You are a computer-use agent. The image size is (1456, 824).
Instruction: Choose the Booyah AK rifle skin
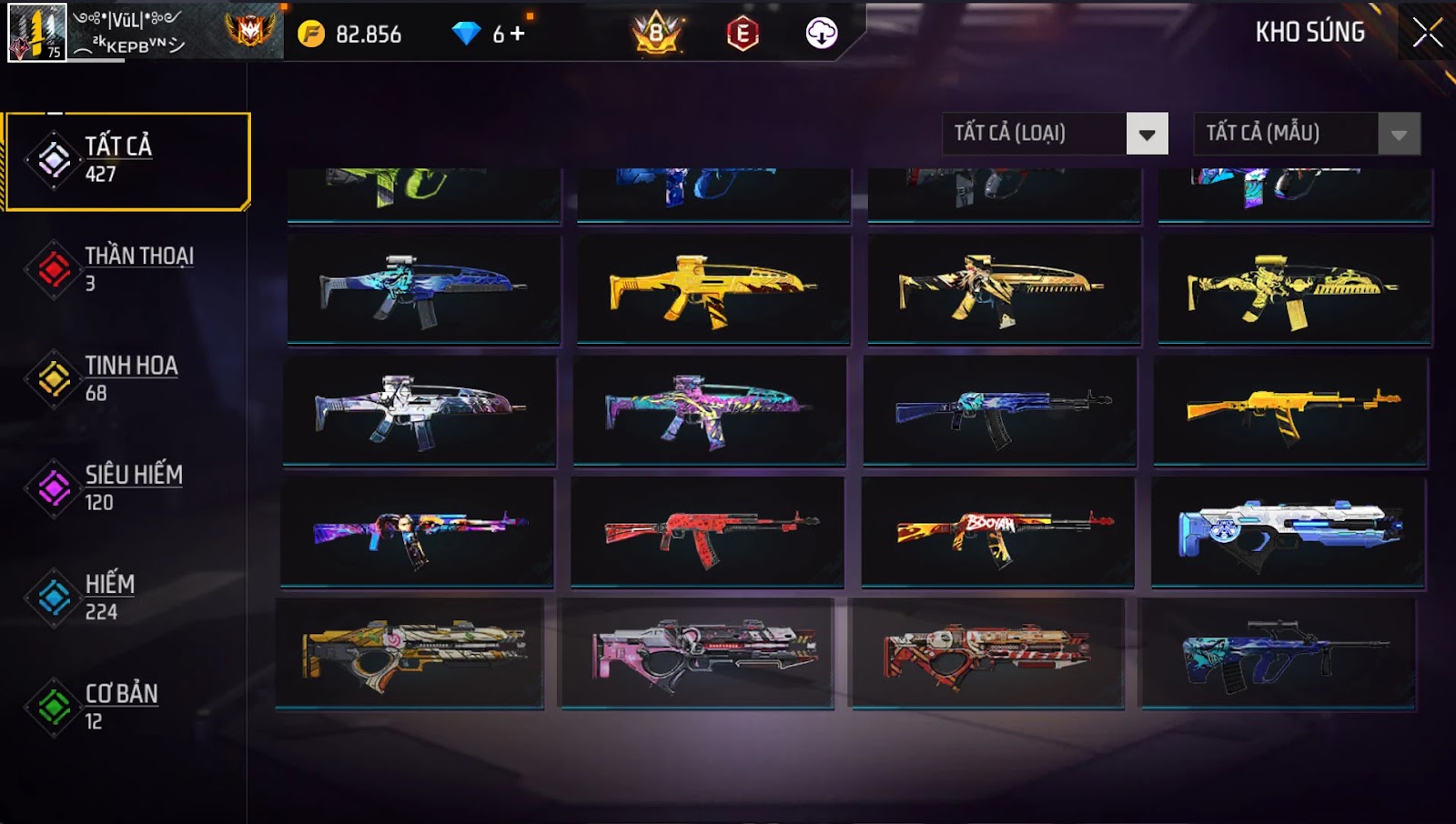pyautogui.click(x=997, y=532)
